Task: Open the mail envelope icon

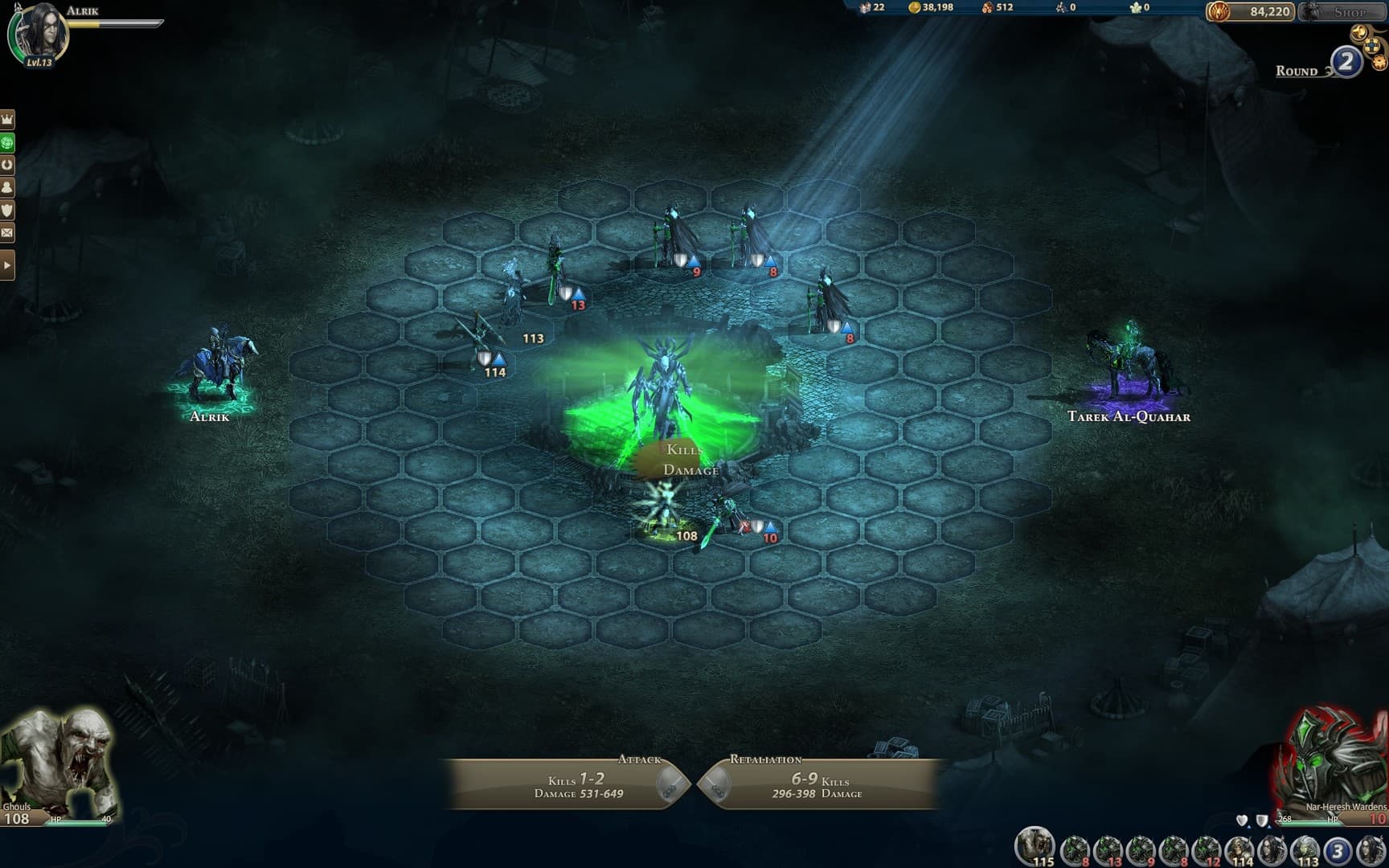Action: [6, 232]
